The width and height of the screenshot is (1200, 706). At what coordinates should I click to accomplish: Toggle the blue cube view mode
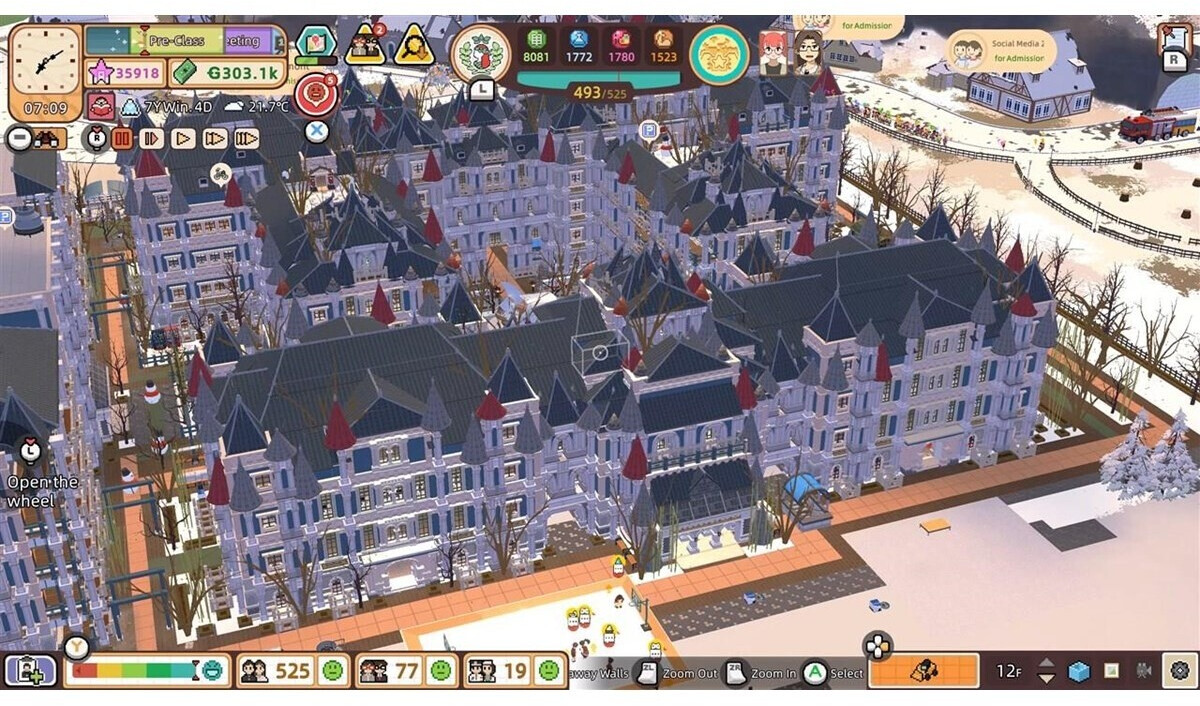[1078, 671]
